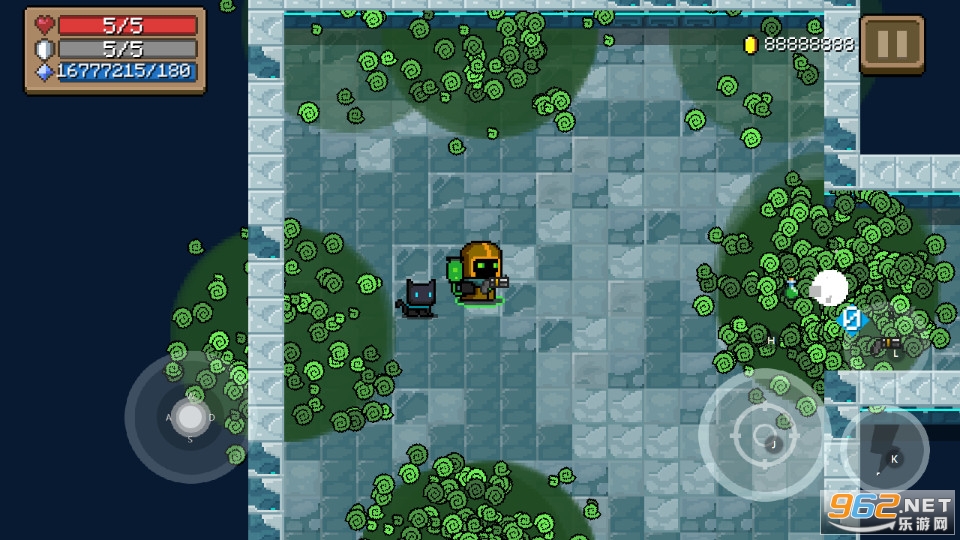The height and width of the screenshot is (540, 960).
Task: Pause the game with the pause button
Action: click(892, 44)
